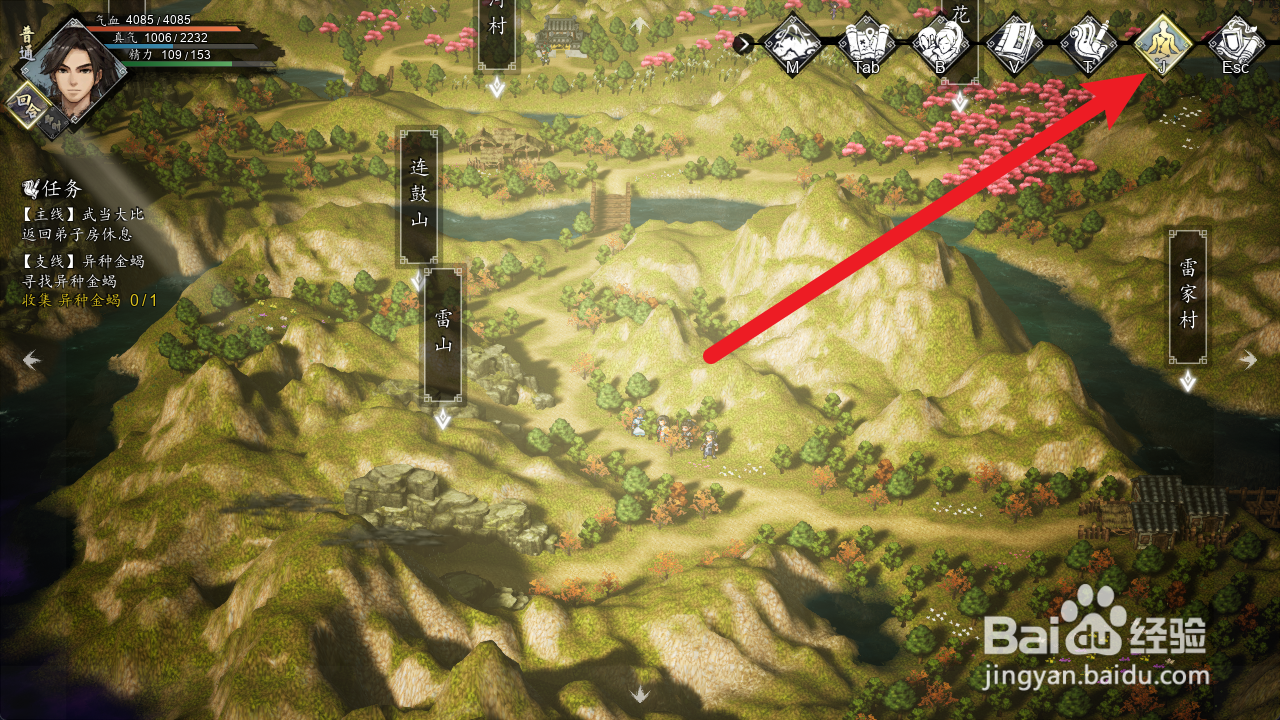This screenshot has height=720, width=1280.
Task: Click the right edge map arrow
Action: [x=1248, y=360]
